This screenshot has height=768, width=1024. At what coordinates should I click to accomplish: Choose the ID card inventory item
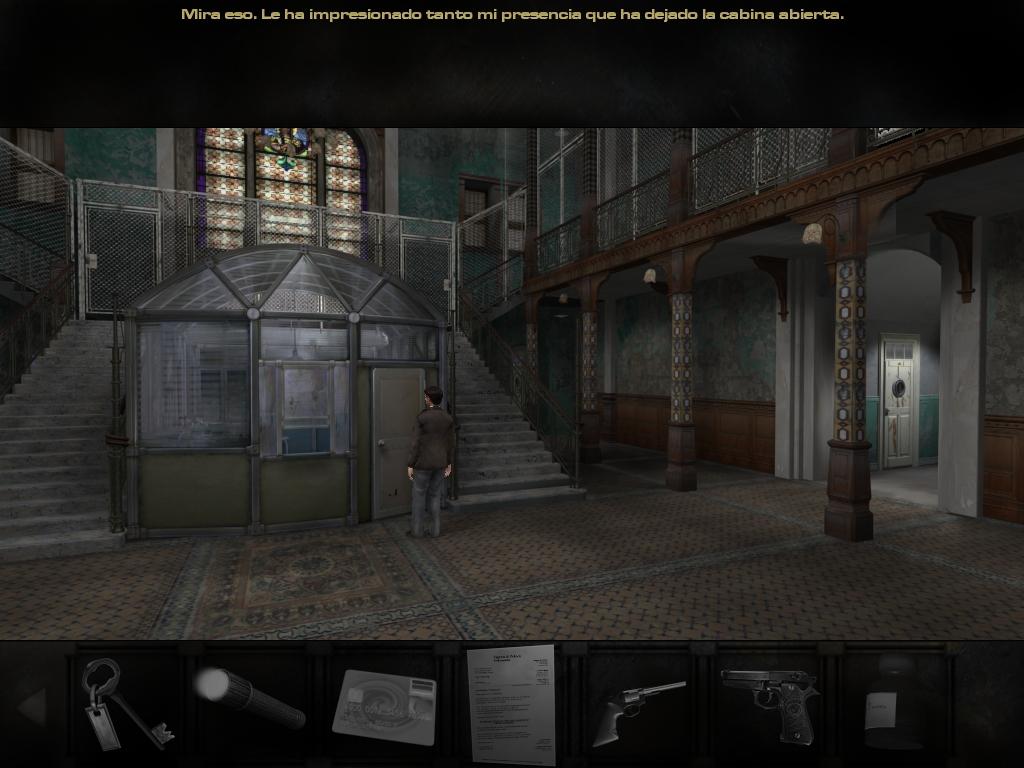385,705
